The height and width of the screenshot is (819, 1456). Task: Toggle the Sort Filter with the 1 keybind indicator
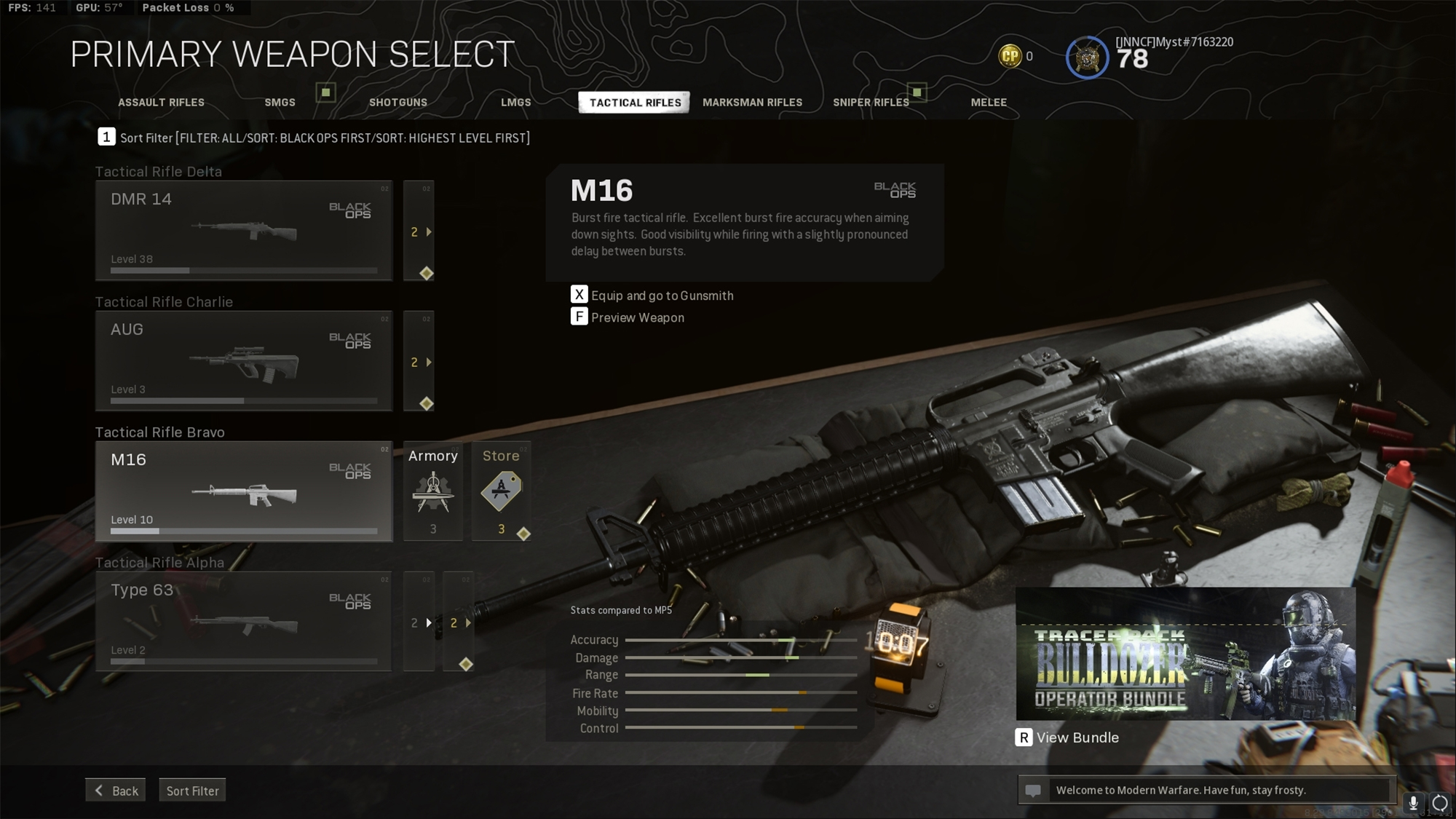pos(106,136)
